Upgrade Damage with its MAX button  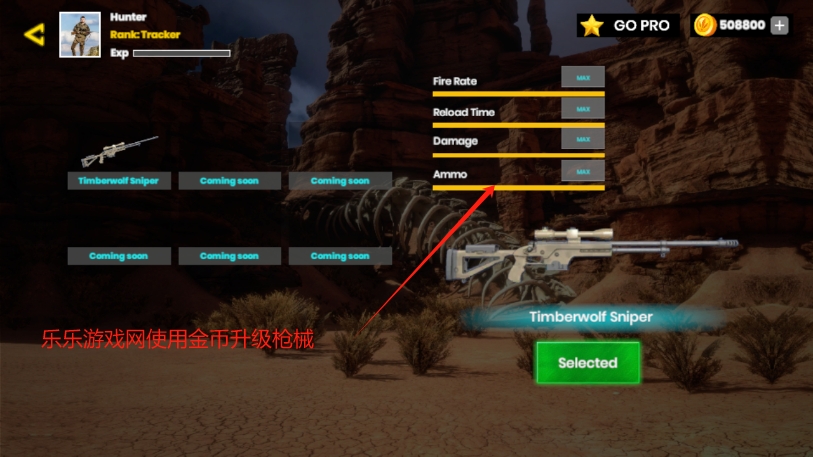[583, 139]
